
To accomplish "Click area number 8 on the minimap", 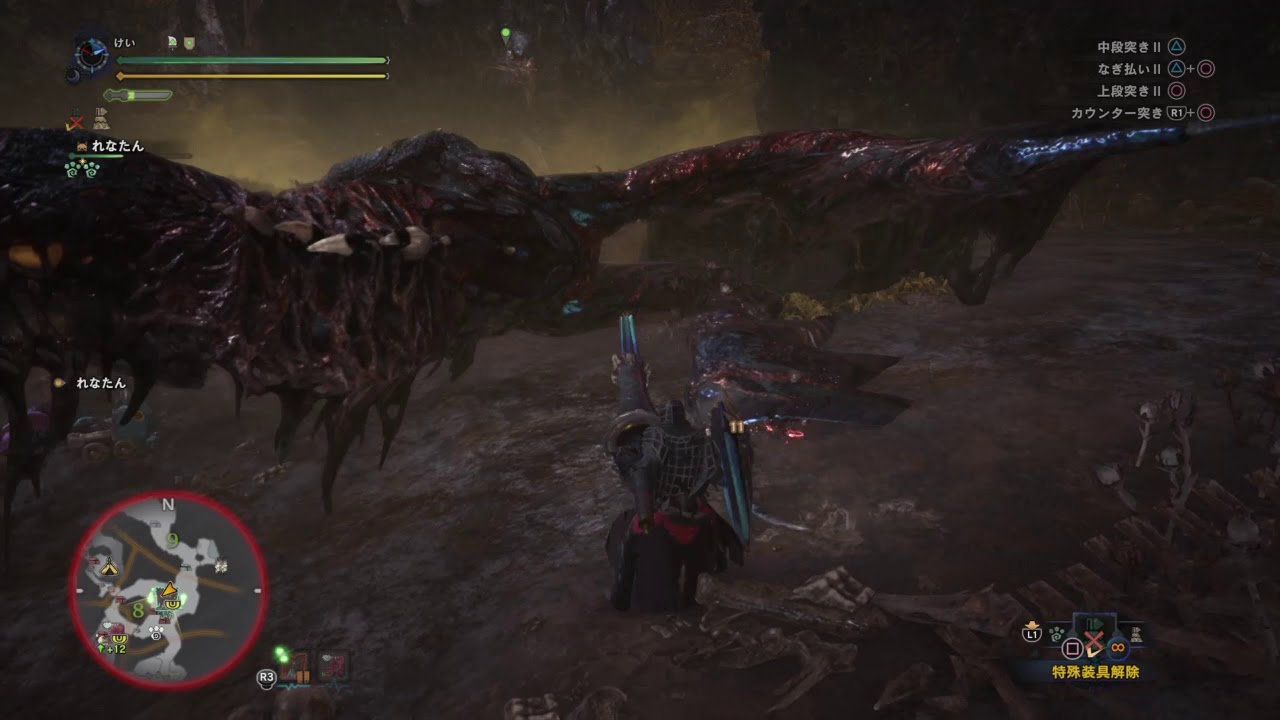I will (138, 610).
